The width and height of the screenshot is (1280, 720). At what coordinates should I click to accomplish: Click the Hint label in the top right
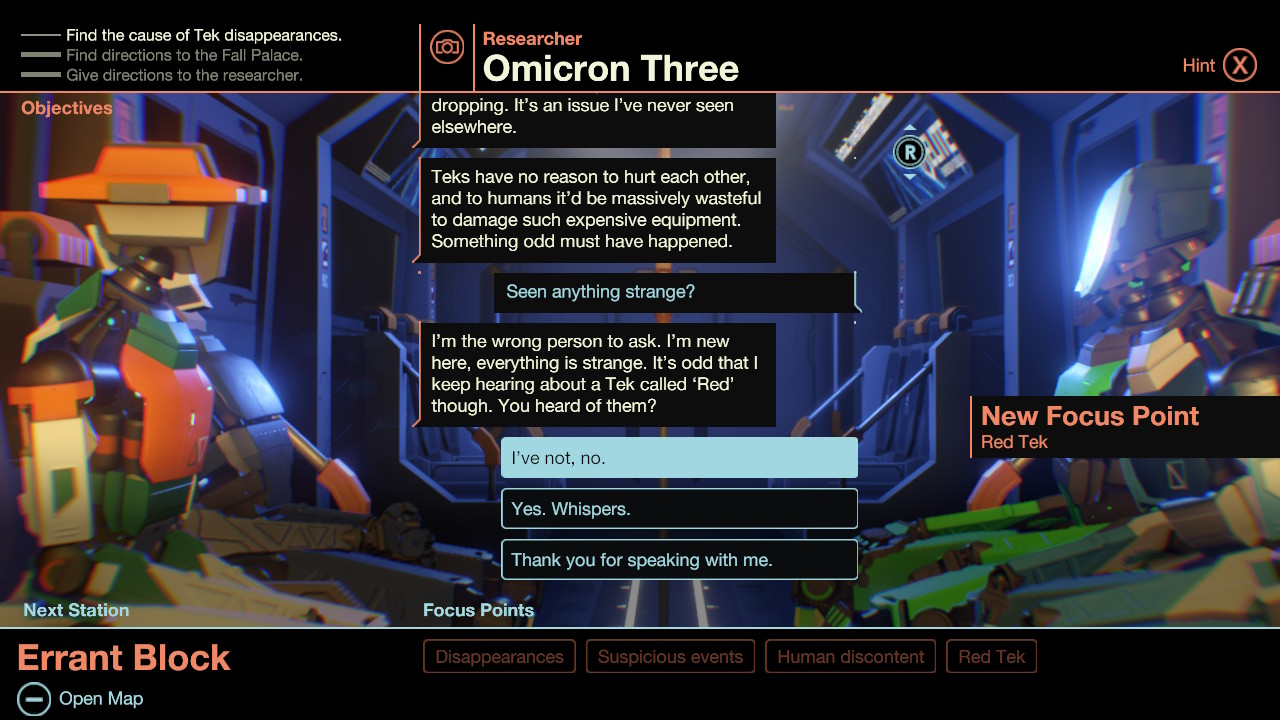(1199, 64)
